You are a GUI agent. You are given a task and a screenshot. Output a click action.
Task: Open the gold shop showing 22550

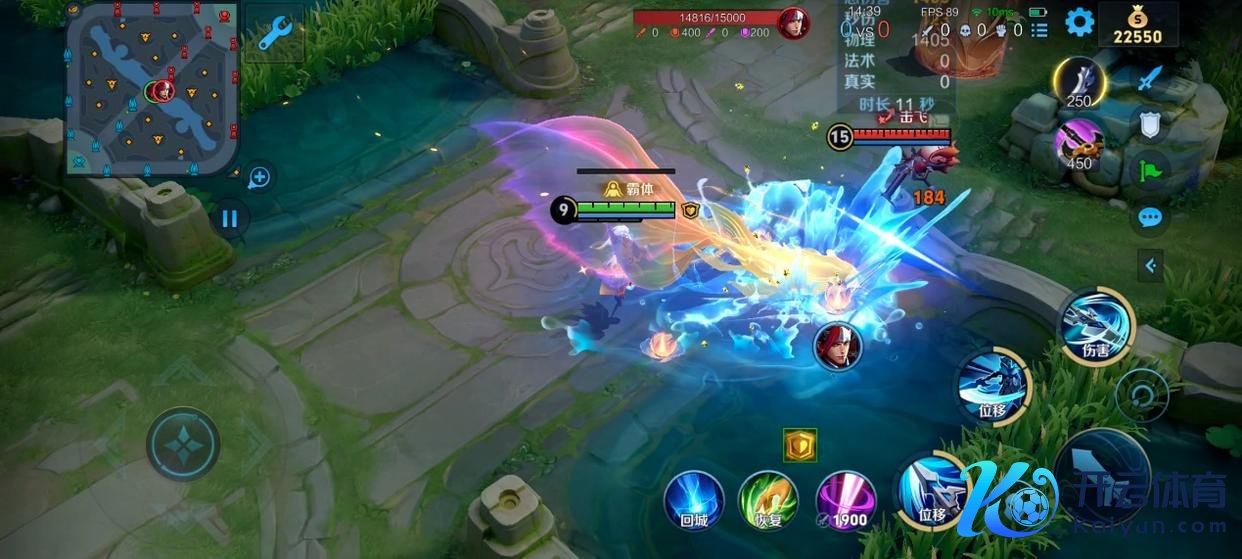pos(1138,26)
